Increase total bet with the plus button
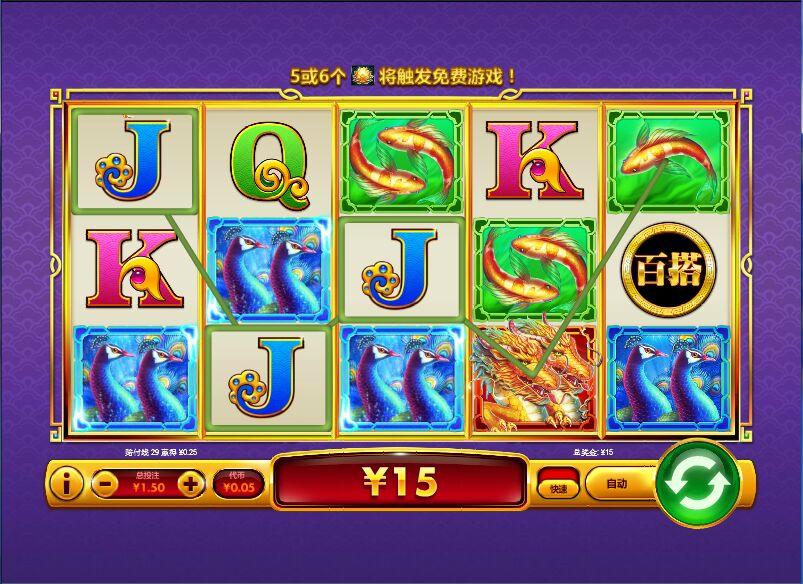The width and height of the screenshot is (803, 584). 190,485
